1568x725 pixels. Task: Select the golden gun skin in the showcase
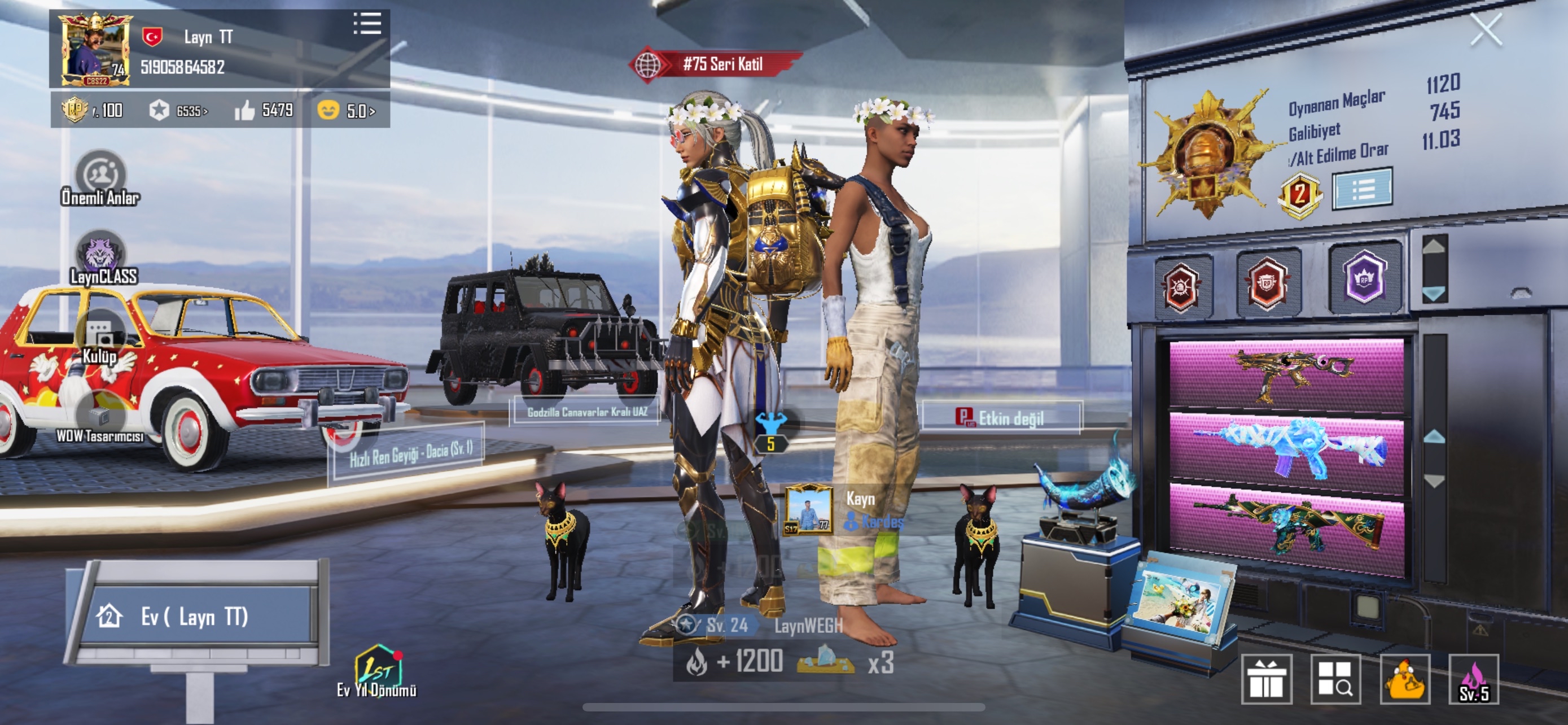1287,374
